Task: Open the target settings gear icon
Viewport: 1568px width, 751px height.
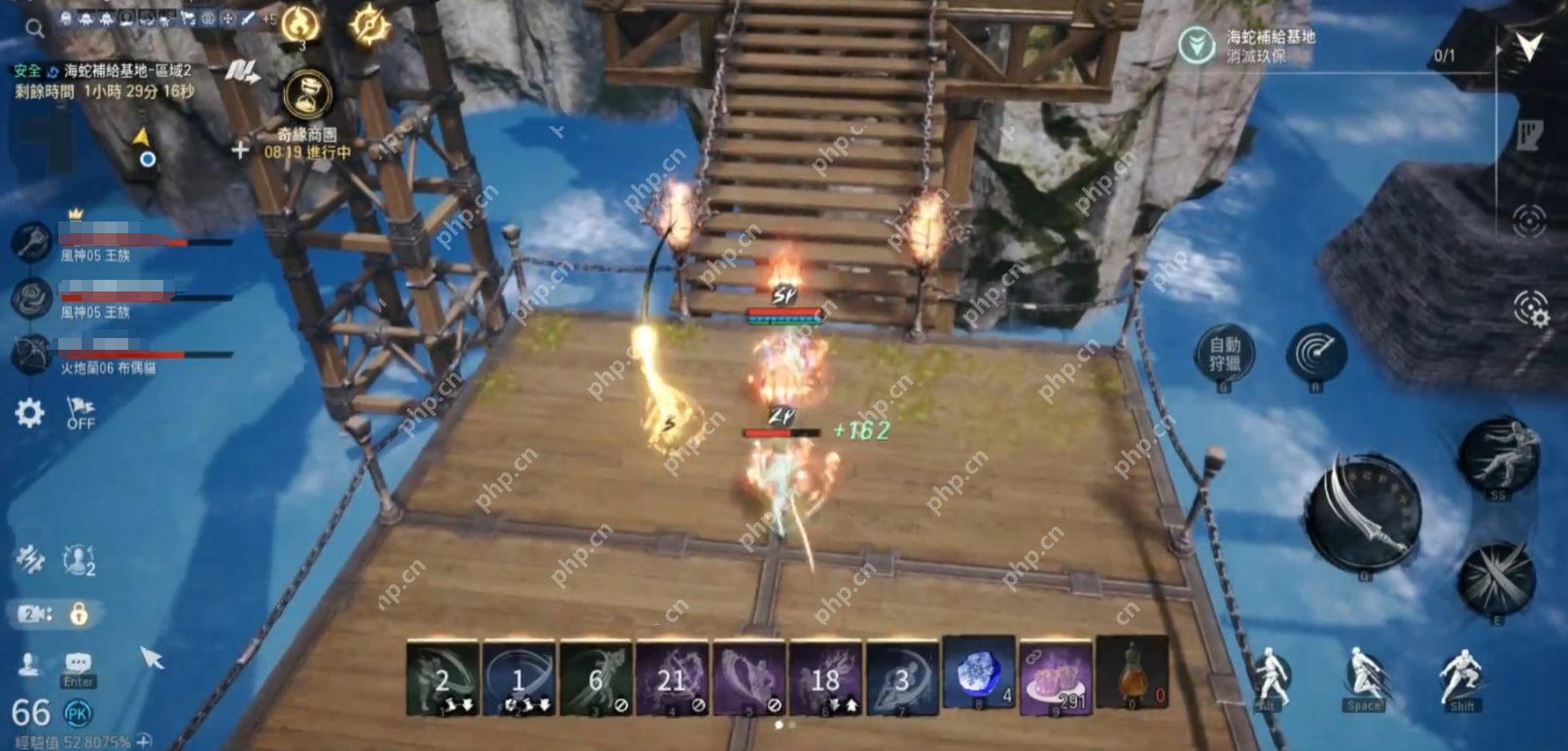Action: pos(1530,310)
